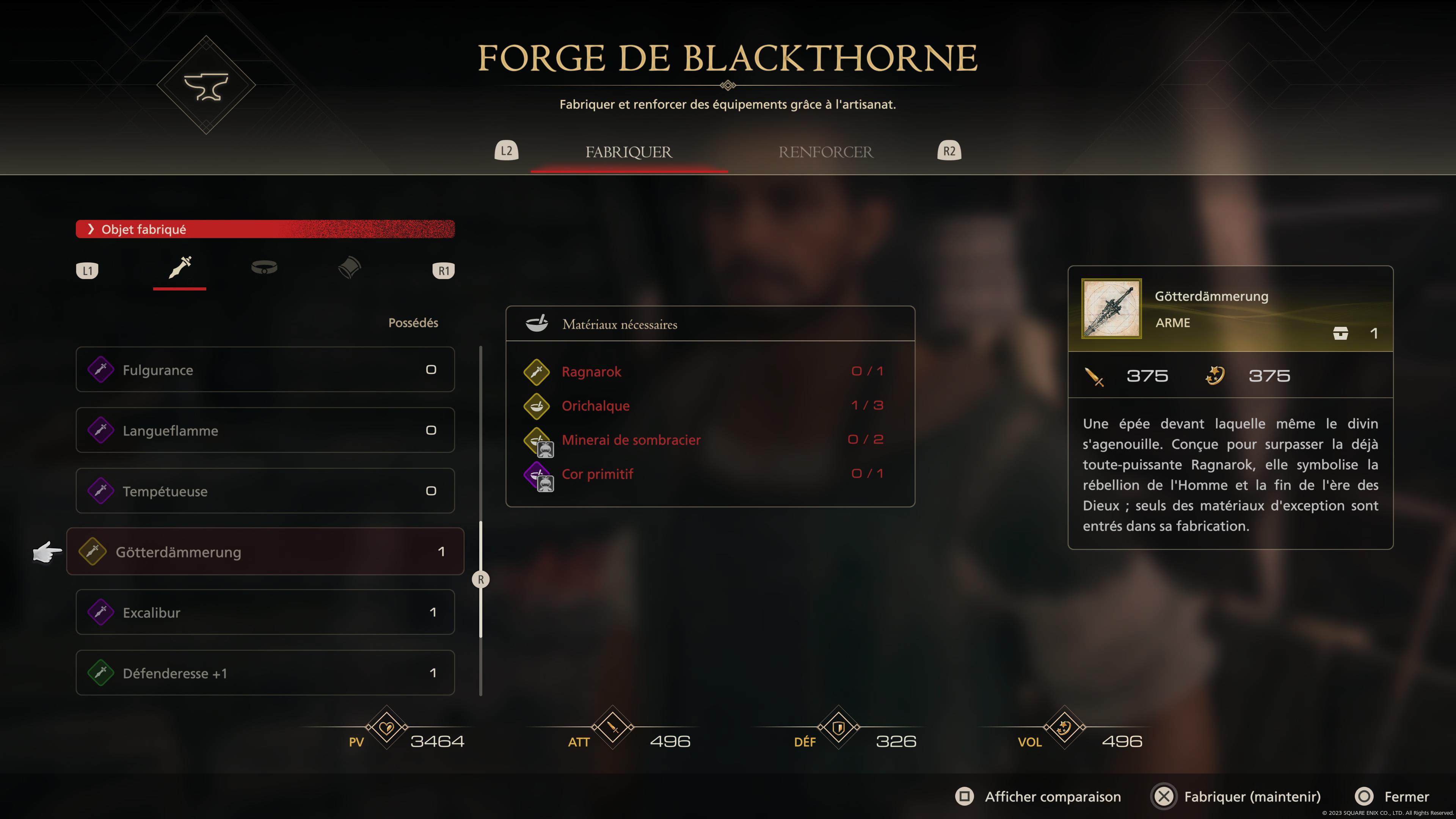The image size is (1456, 819).
Task: Open the belt accessory category icon
Action: (x=264, y=268)
